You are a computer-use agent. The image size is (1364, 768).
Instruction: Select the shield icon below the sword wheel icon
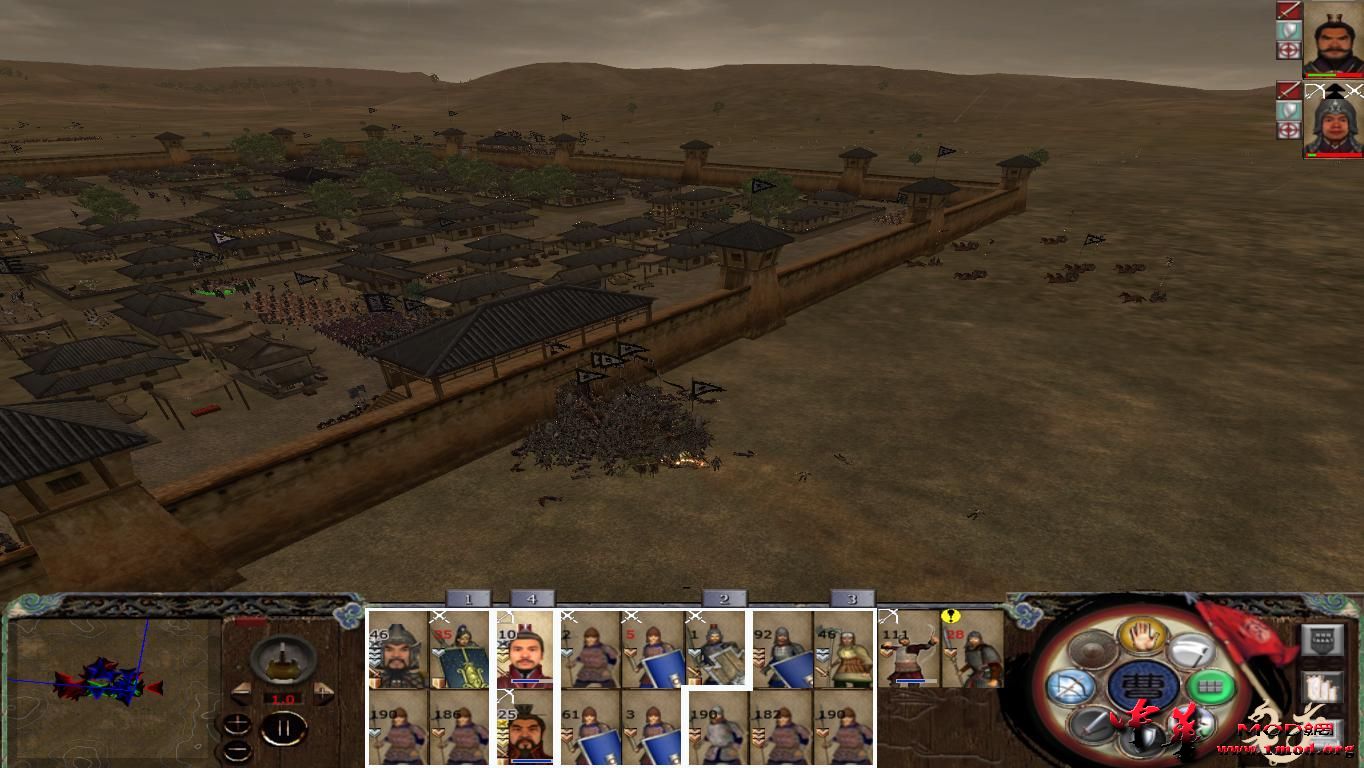coord(1141,737)
